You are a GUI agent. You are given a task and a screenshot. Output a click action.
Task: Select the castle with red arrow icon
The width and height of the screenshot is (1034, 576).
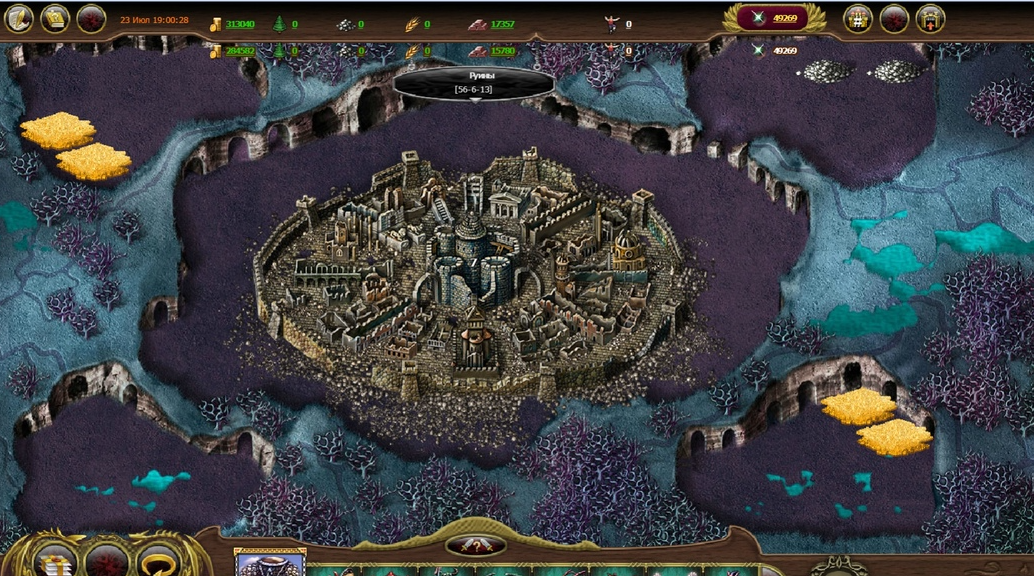coord(930,18)
